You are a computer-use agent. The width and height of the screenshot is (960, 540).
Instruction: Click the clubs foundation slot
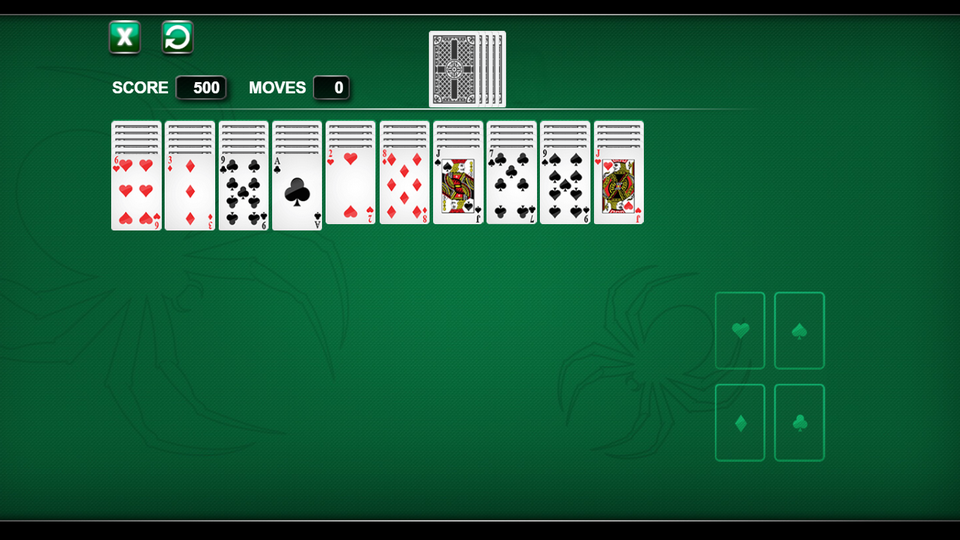coord(799,423)
